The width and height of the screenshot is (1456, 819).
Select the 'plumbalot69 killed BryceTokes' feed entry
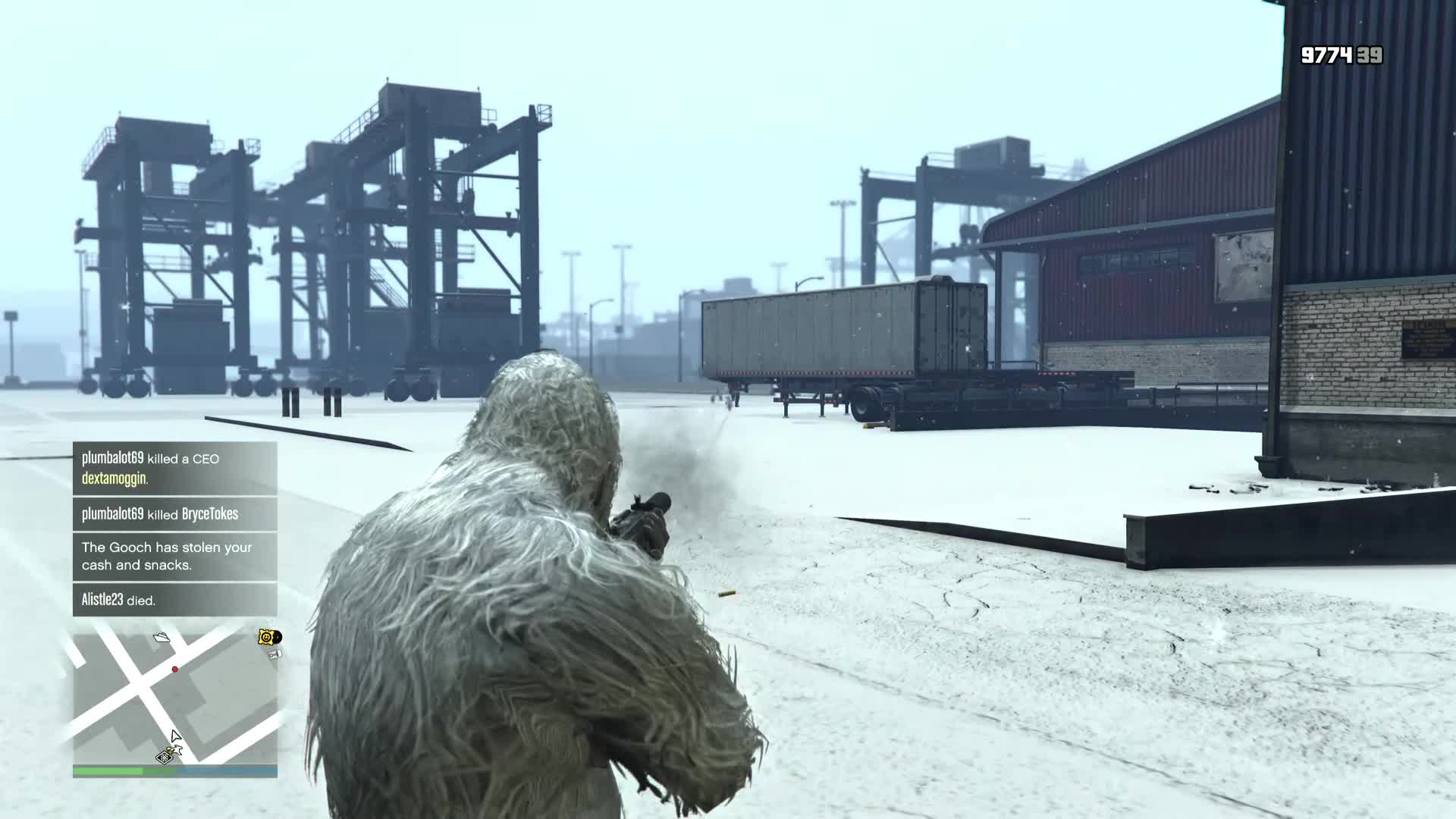(161, 514)
